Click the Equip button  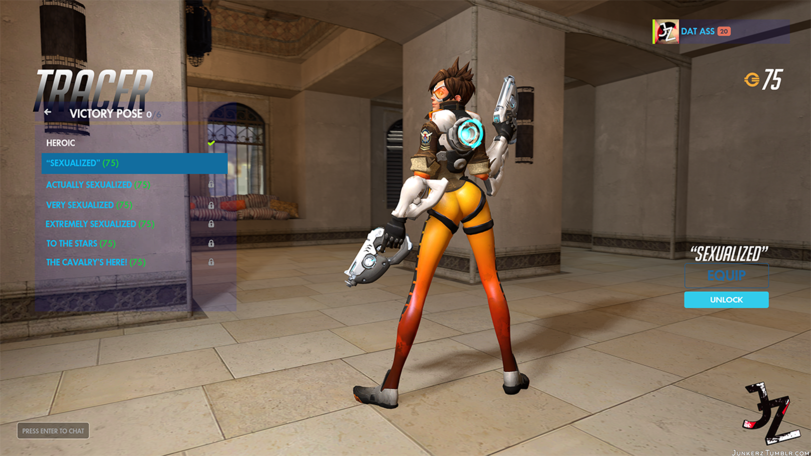click(x=726, y=276)
